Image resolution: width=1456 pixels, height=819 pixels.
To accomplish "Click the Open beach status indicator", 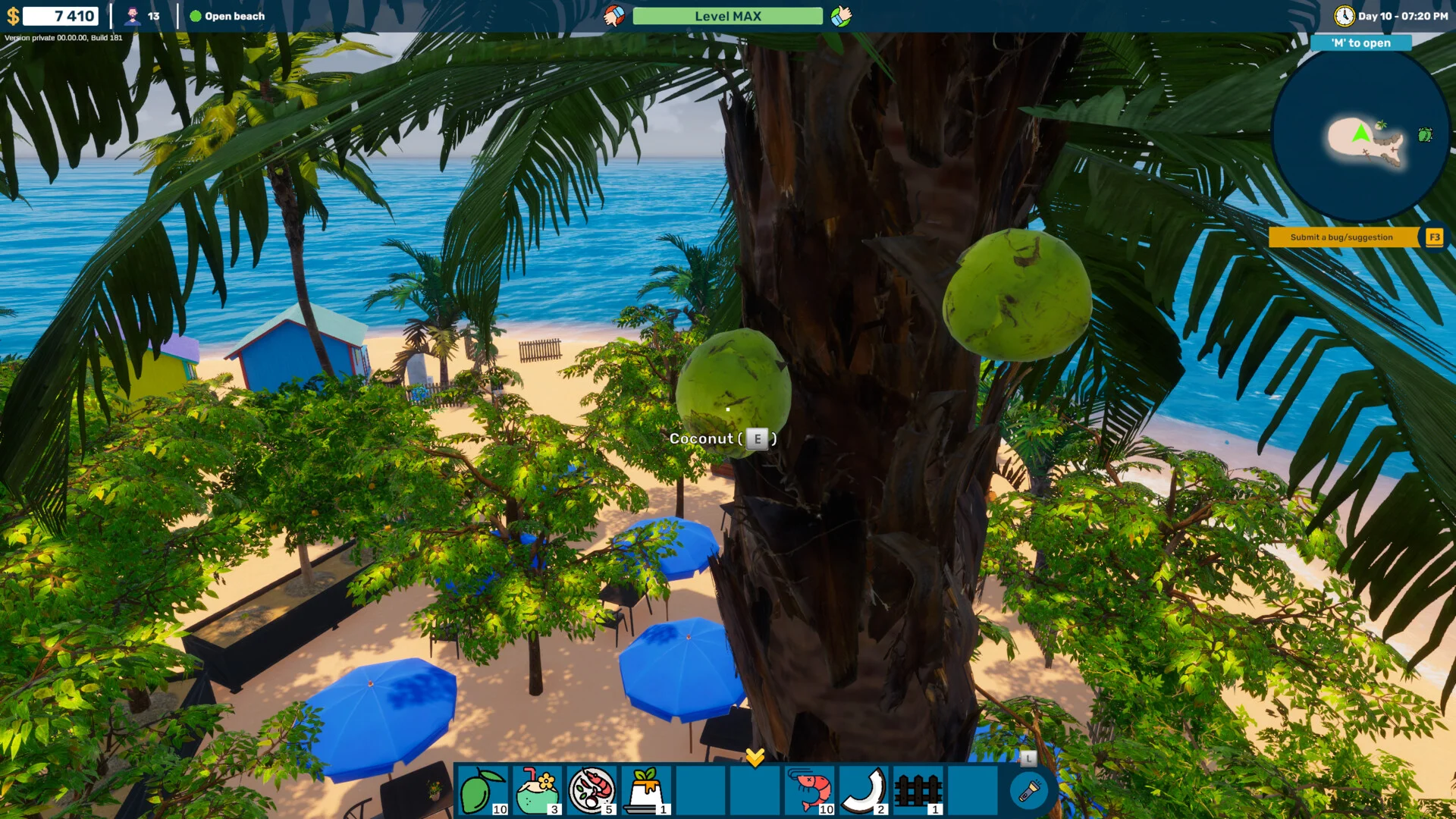I will coord(227,16).
